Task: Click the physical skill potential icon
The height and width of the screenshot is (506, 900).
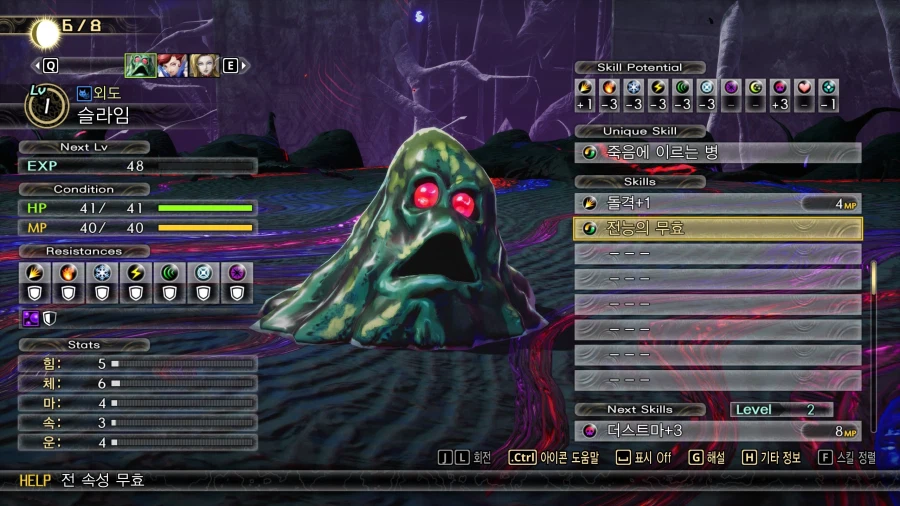Action: (x=586, y=87)
